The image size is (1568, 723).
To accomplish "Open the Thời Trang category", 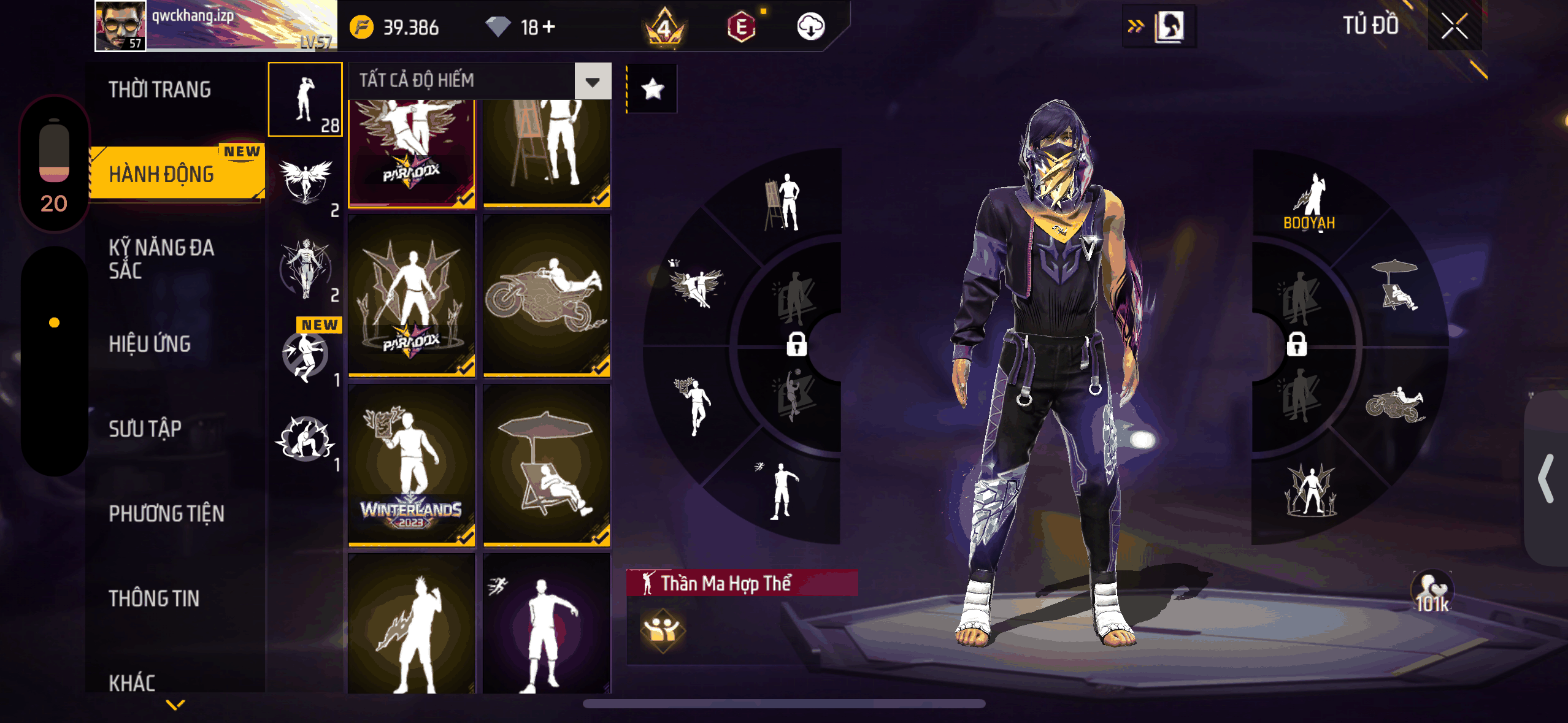I will tap(160, 90).
